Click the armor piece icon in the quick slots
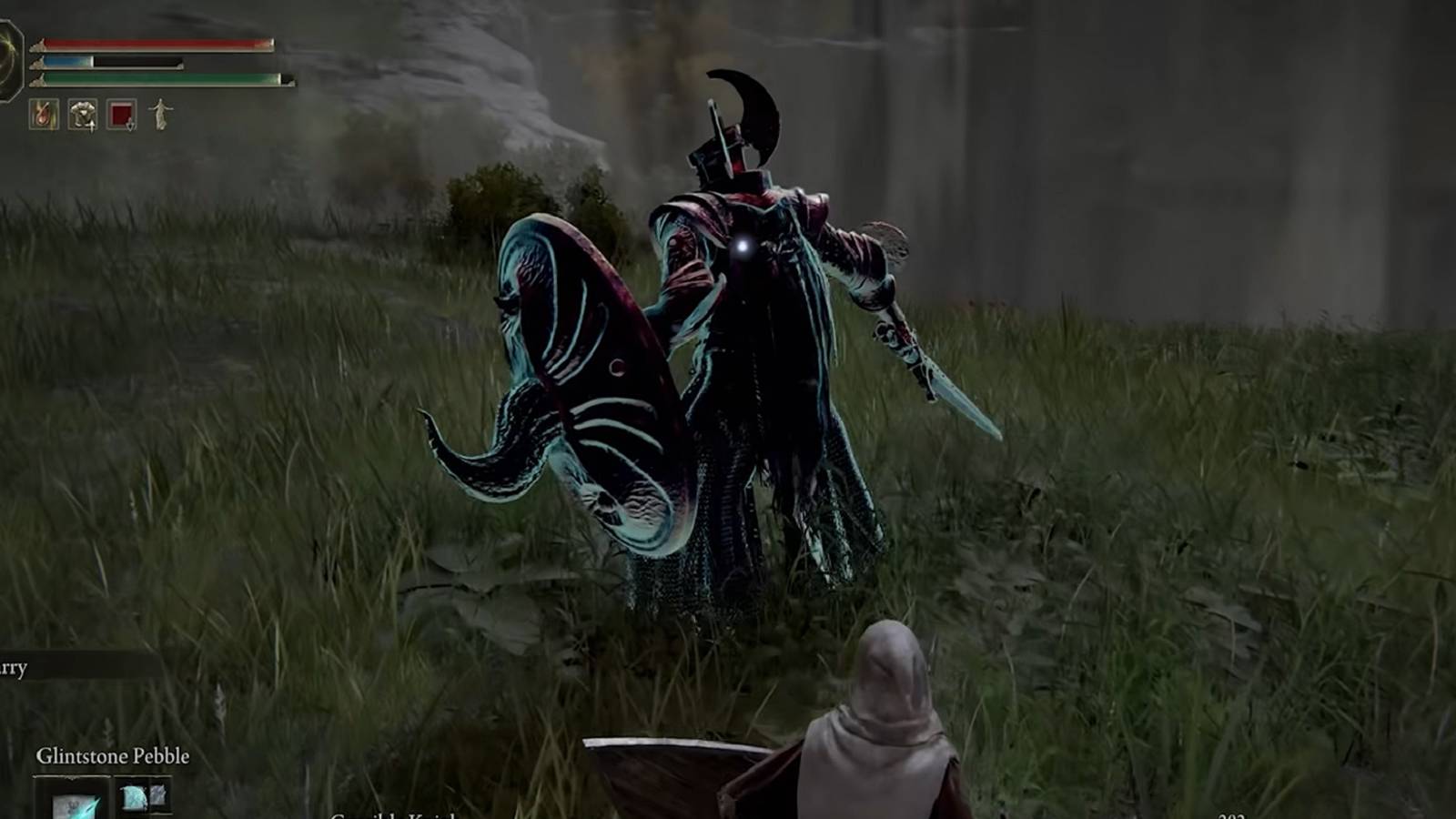1456x819 pixels. tap(83, 115)
